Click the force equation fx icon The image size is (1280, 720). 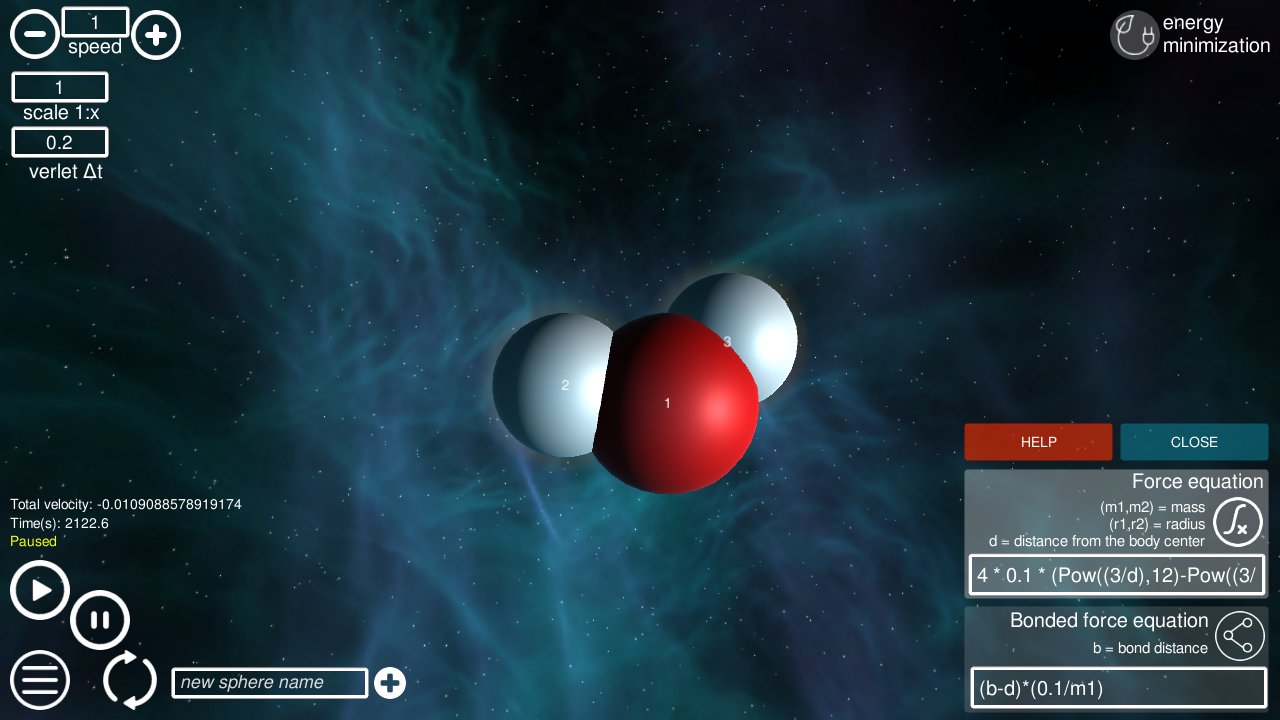tap(1237, 521)
